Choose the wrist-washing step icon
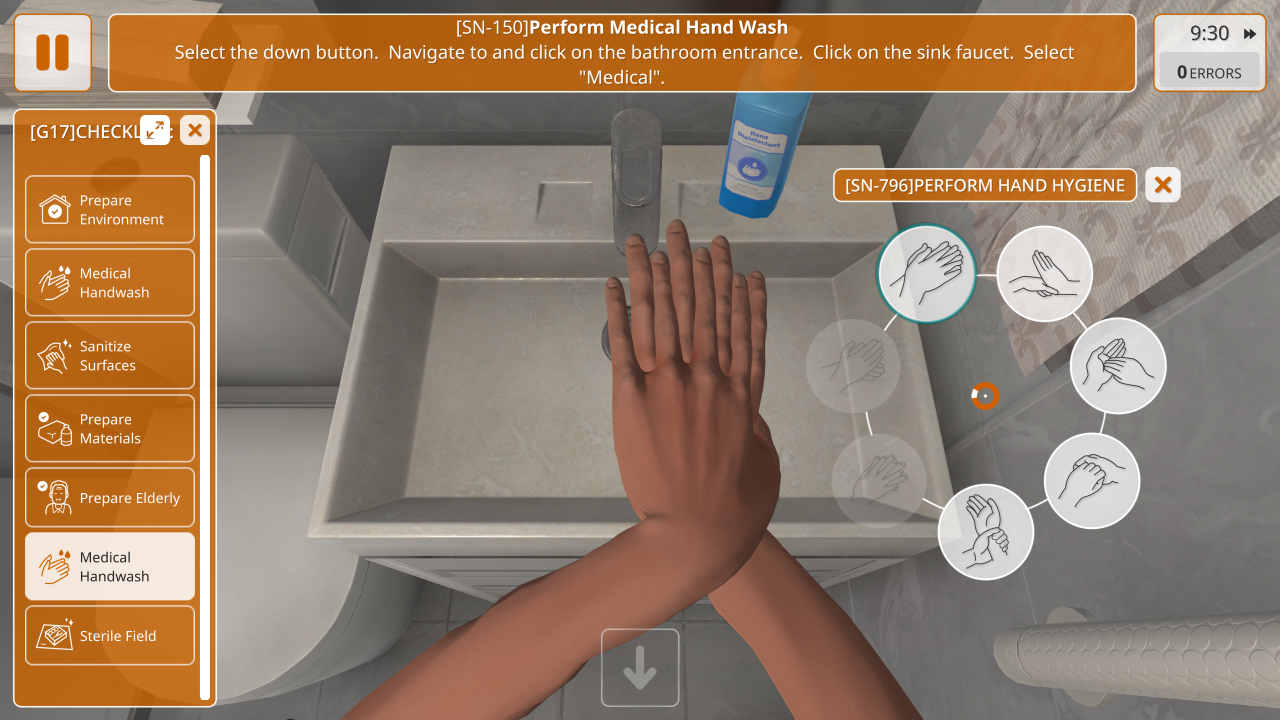1280x720 pixels. [986, 531]
